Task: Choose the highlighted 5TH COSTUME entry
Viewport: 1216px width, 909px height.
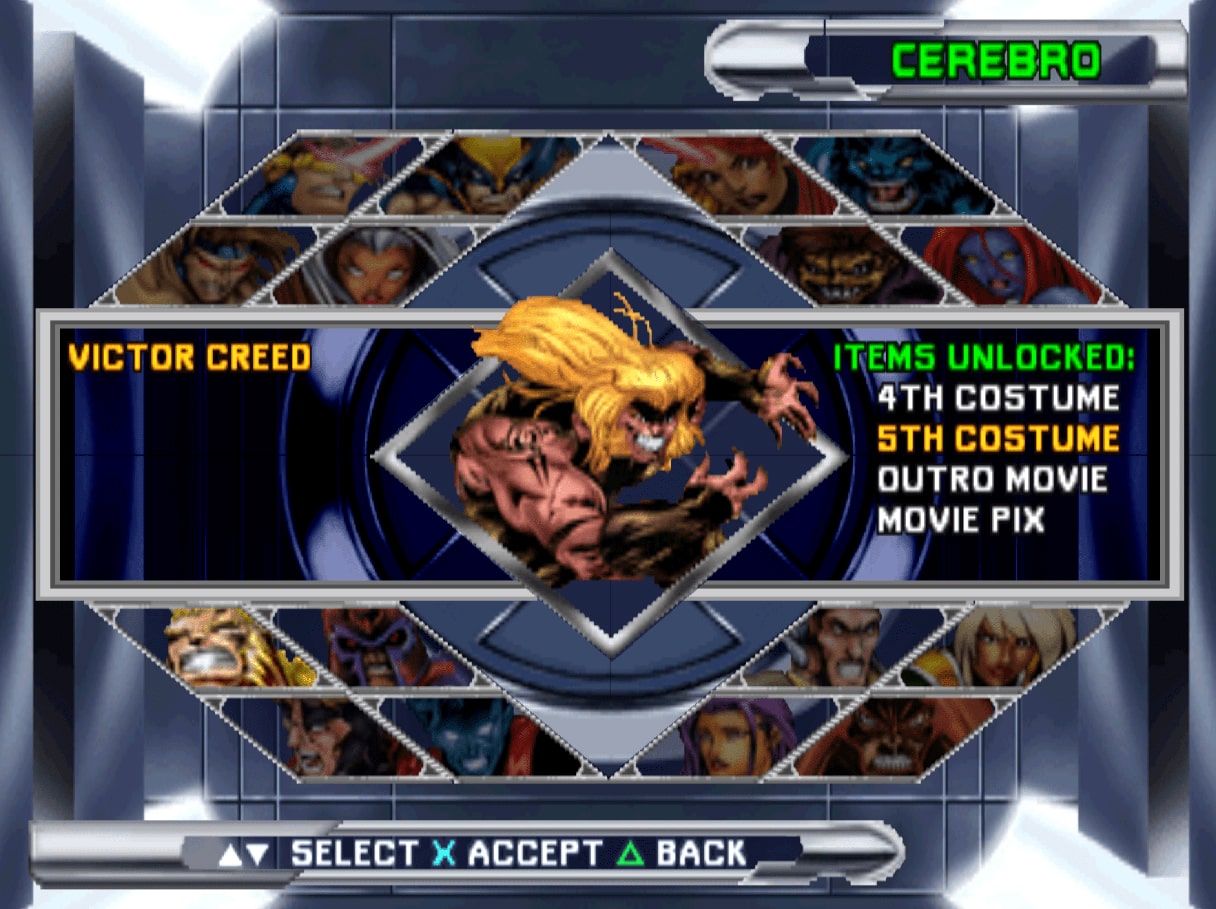Action: 997,439
